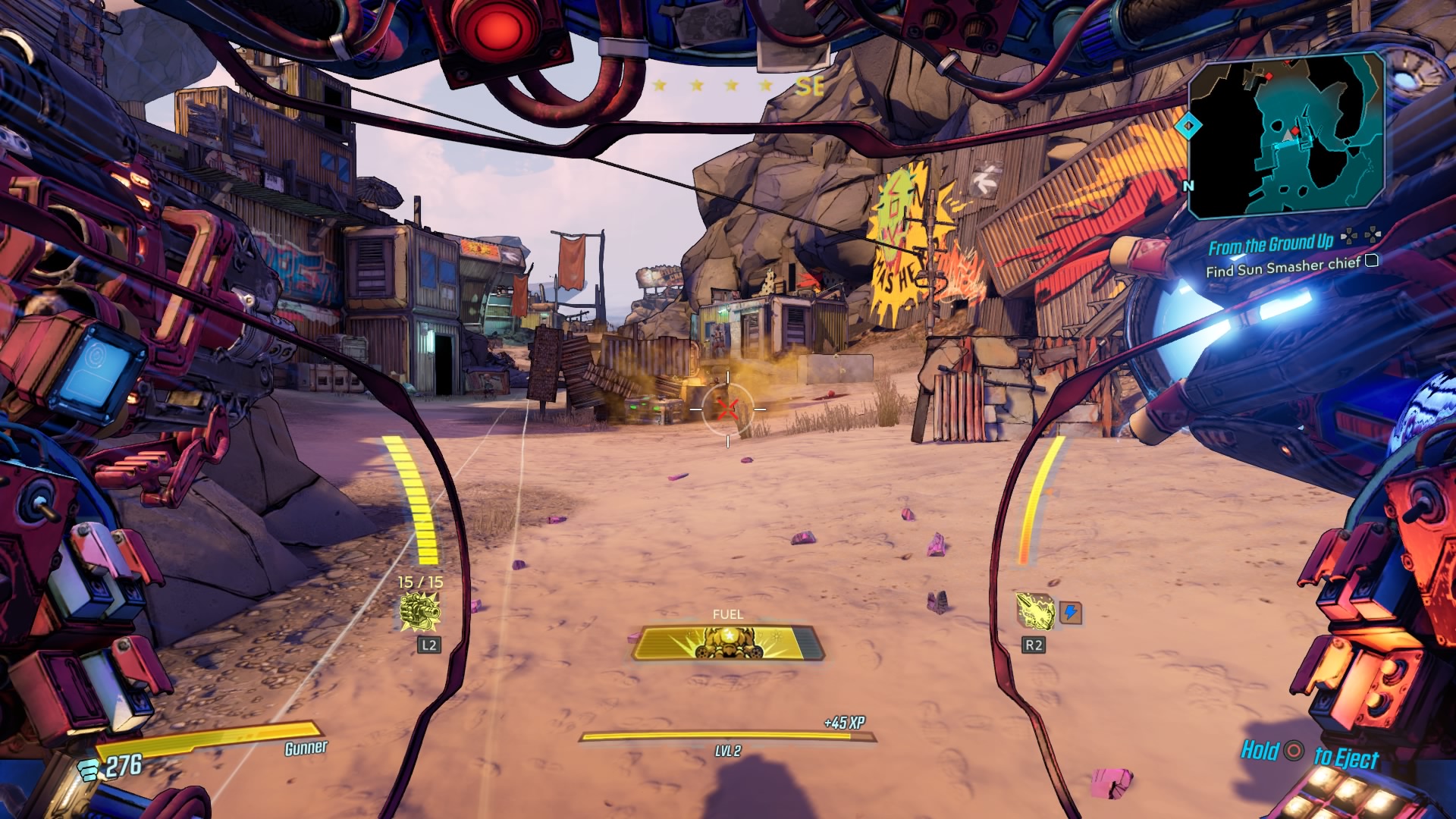Select the blue shock element icon beside R2
1456x819 pixels.
[x=1070, y=613]
